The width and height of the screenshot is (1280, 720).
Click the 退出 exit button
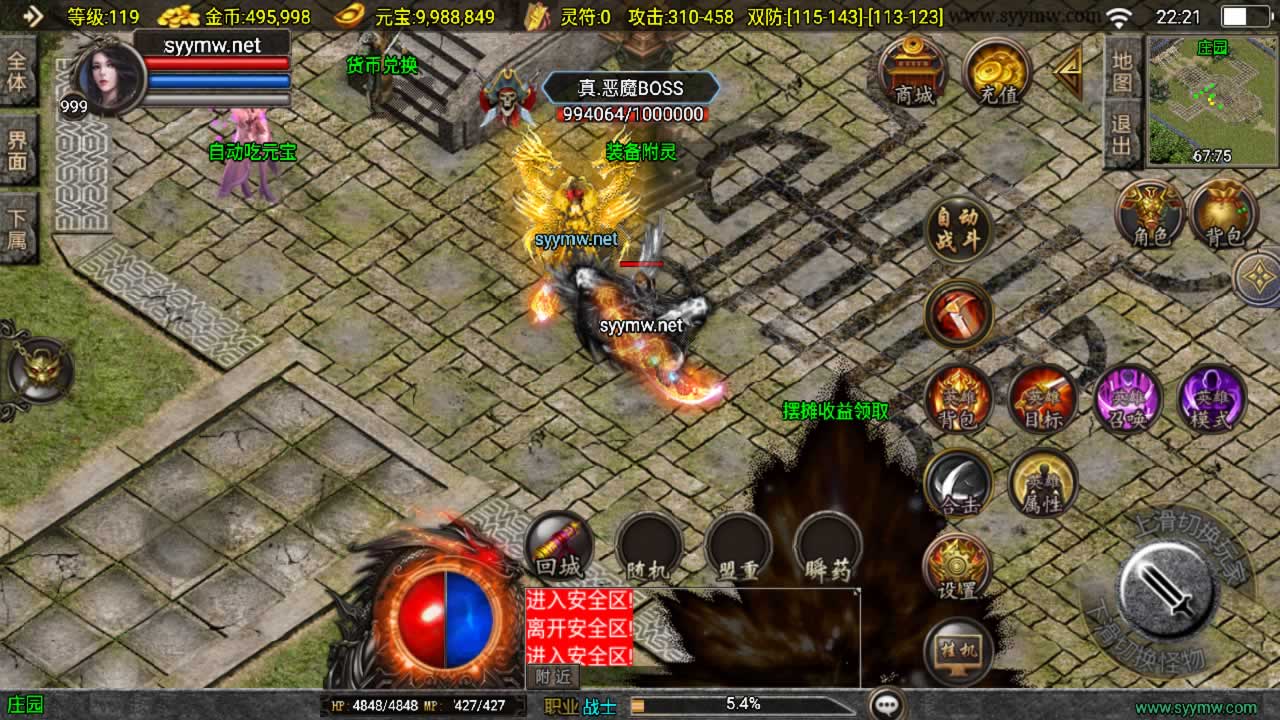(x=1122, y=135)
